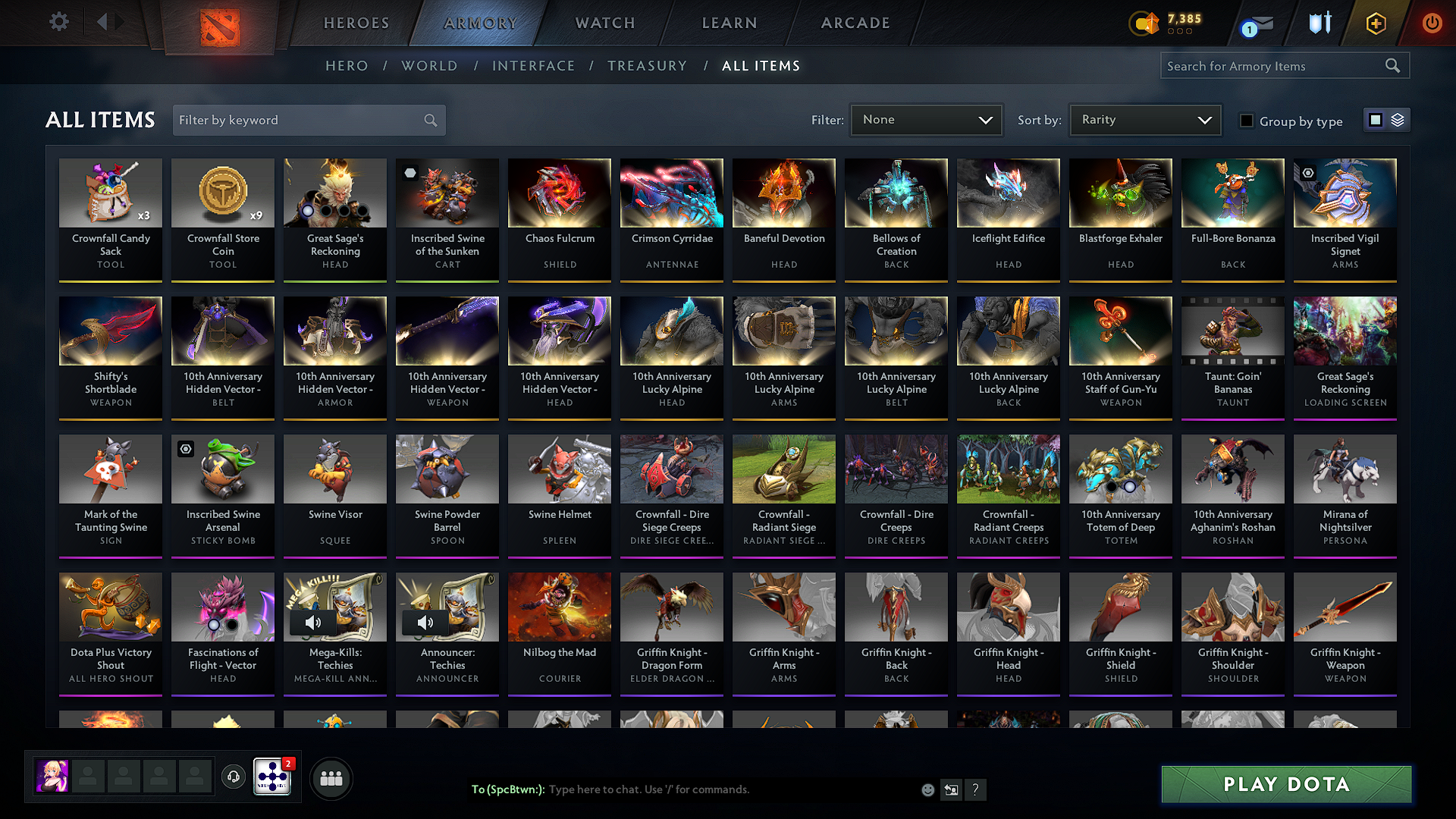
Task: Open the Dota Plus gold hexagon icon
Action: [1375, 23]
